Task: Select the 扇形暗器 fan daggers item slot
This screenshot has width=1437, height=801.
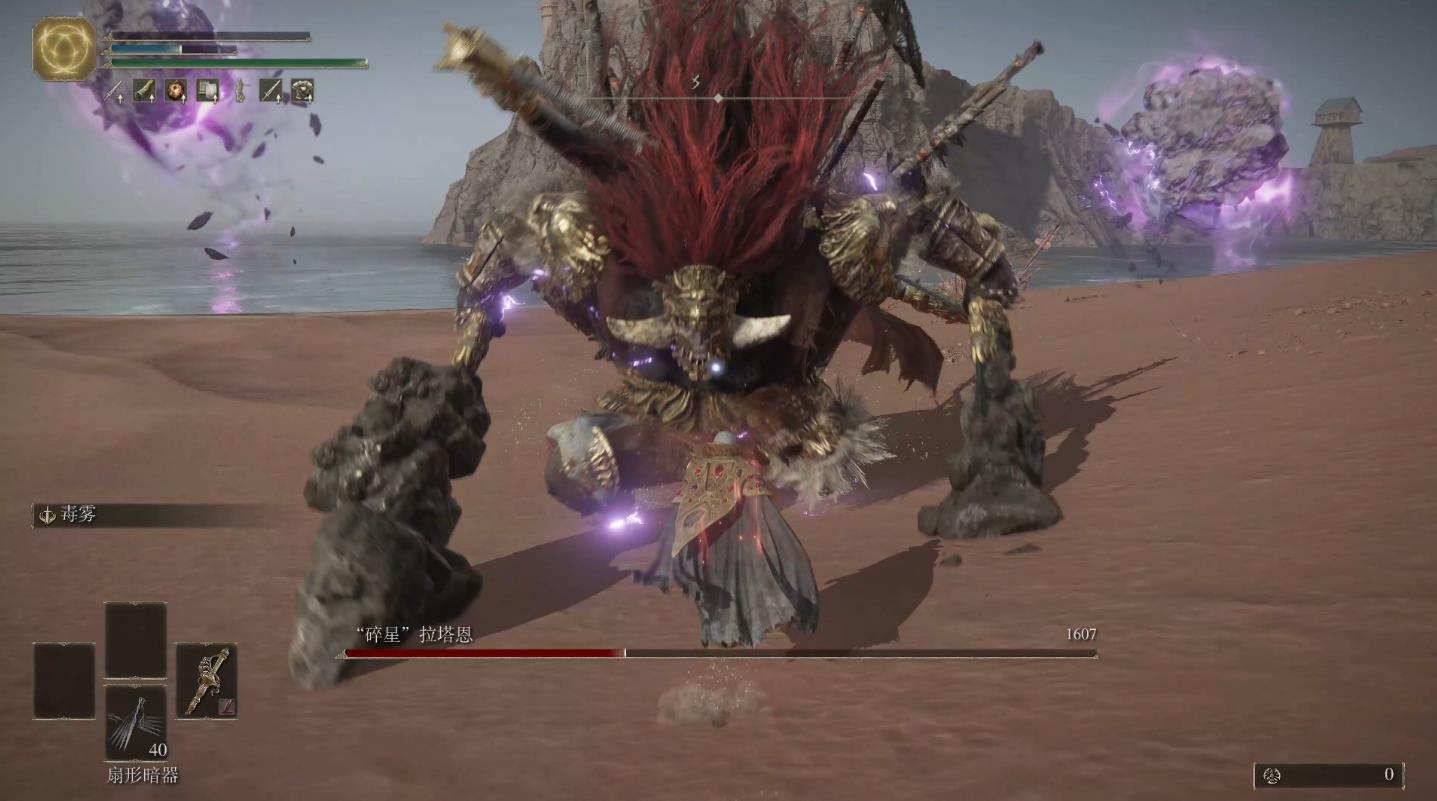Action: pos(136,722)
